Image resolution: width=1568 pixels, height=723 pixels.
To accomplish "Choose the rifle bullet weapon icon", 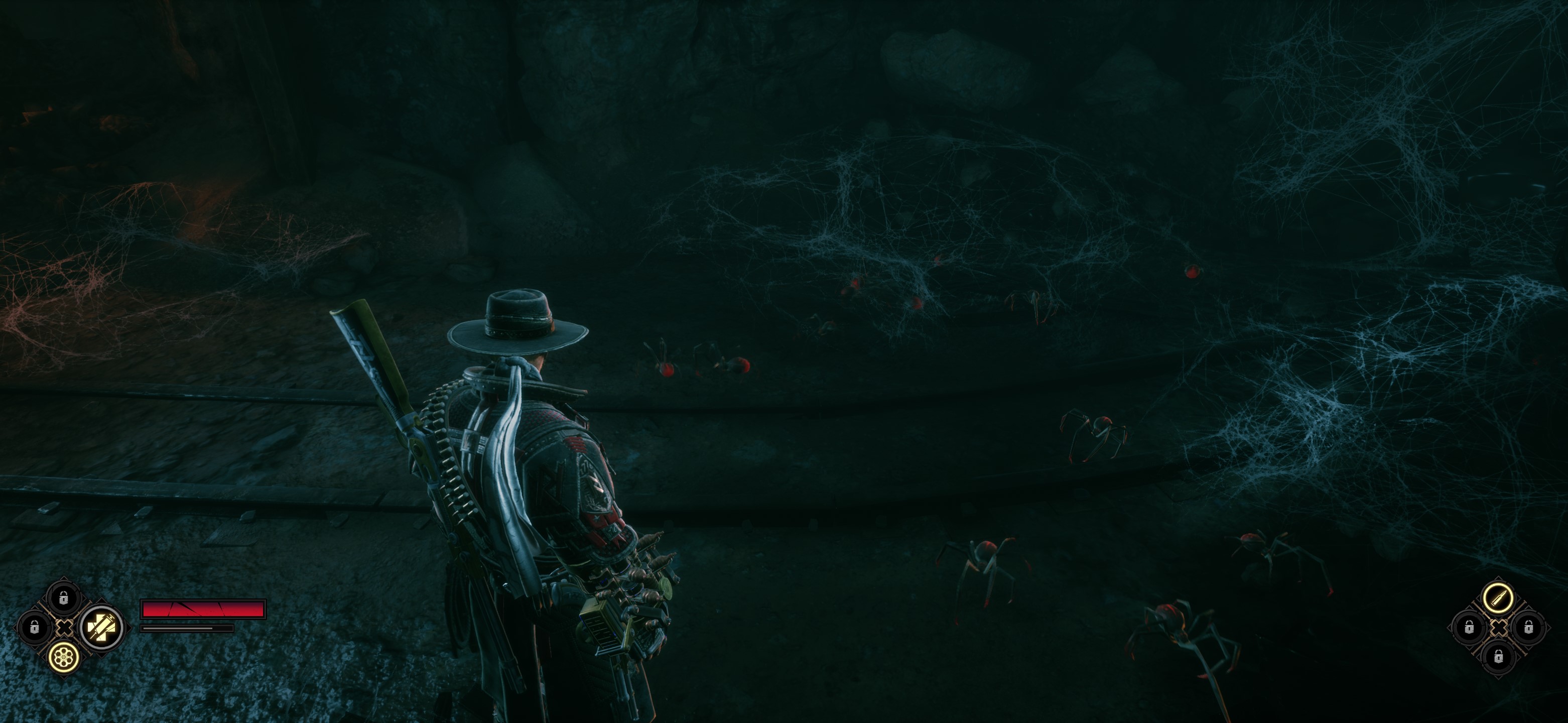I will pyautogui.click(x=1498, y=597).
